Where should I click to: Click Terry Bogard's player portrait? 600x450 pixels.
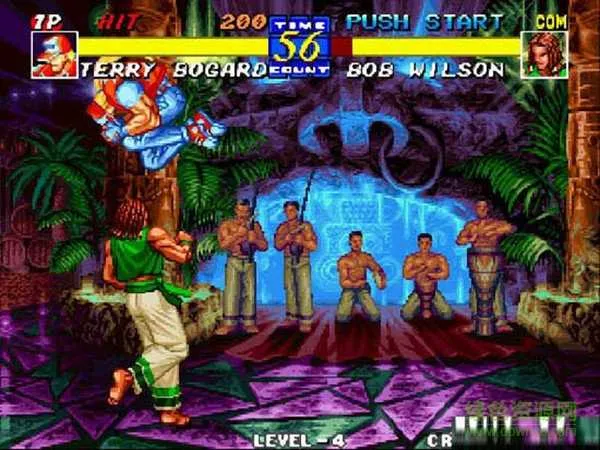pyautogui.click(x=54, y=55)
